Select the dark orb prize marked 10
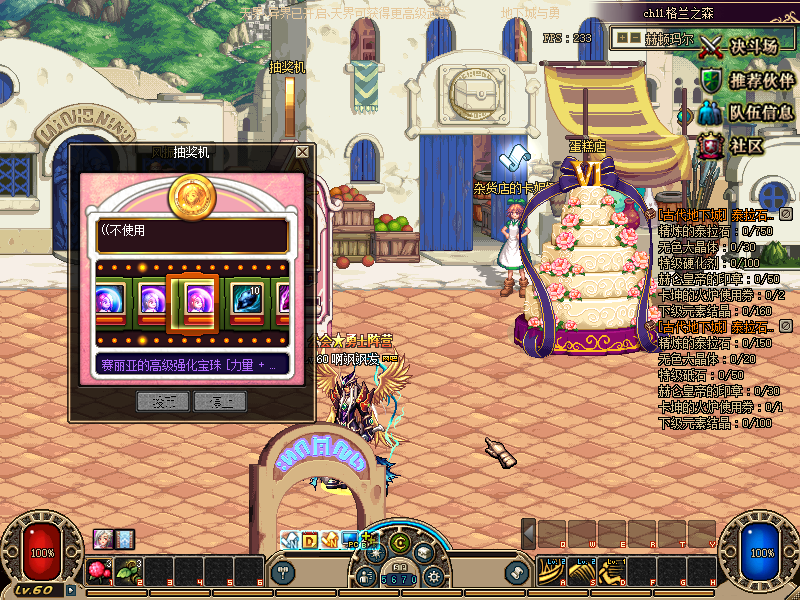This screenshot has height=600, width=800. pos(245,300)
